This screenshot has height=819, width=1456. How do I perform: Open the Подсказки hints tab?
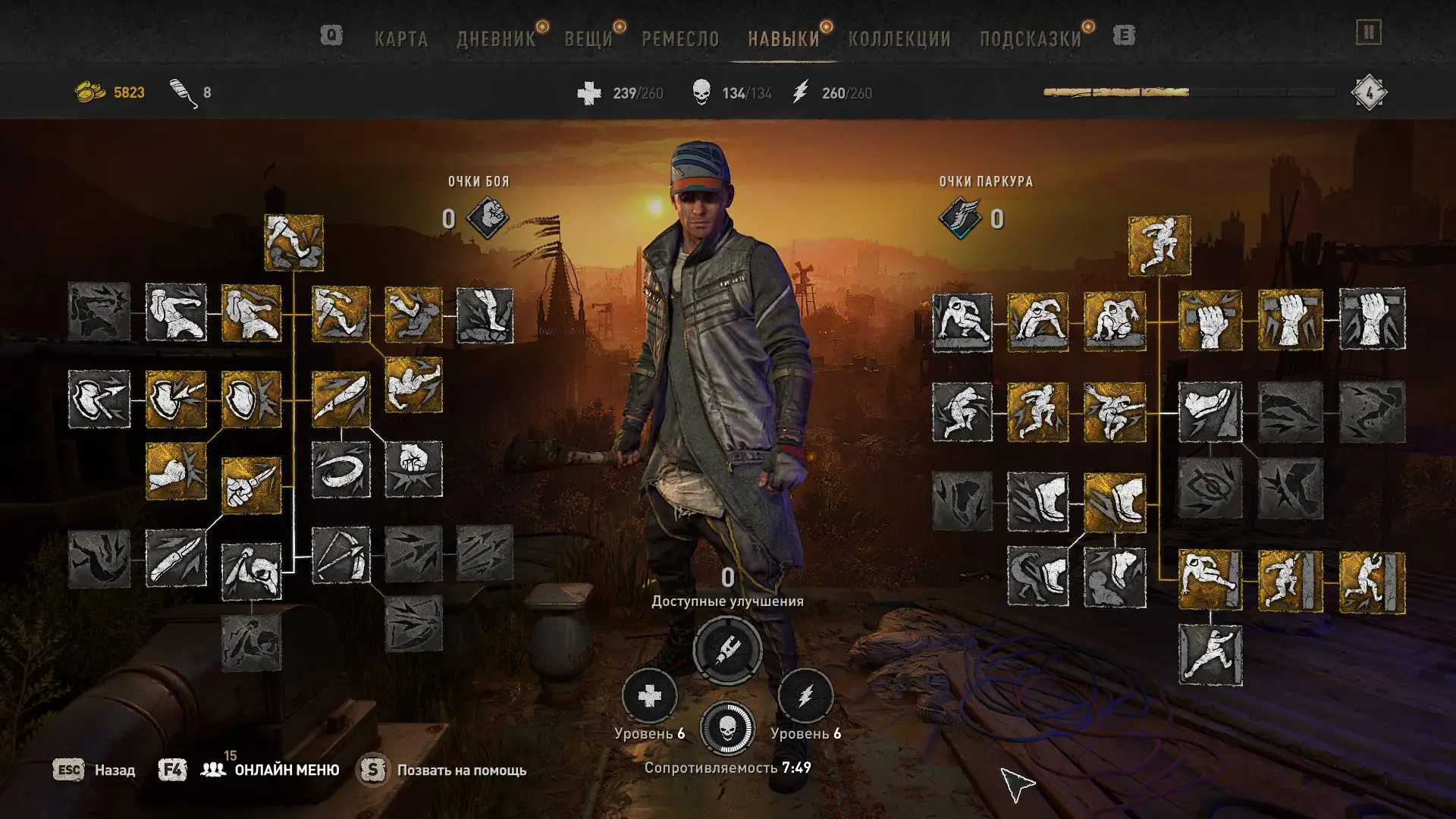(x=1031, y=39)
